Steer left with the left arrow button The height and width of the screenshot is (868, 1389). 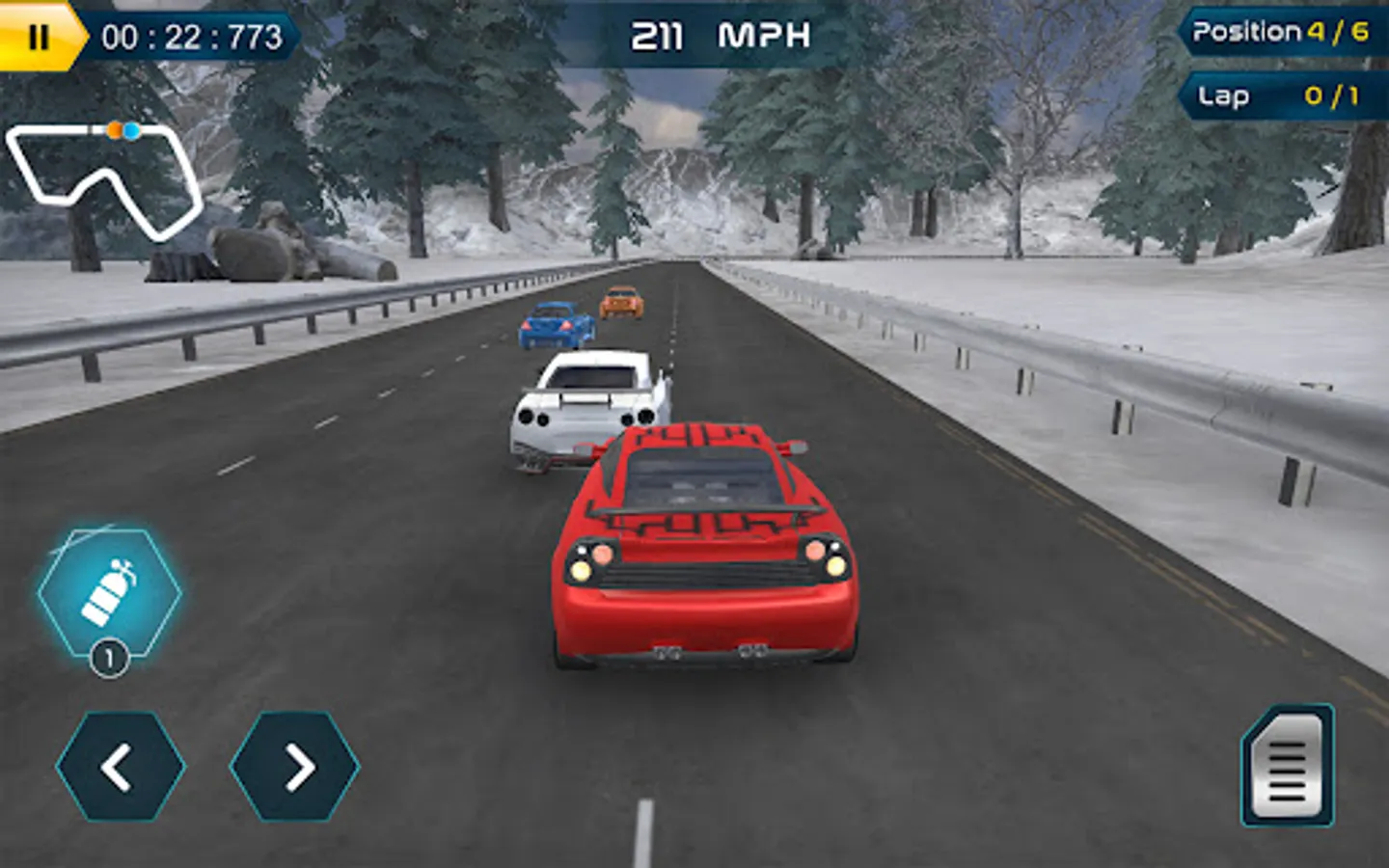click(120, 767)
